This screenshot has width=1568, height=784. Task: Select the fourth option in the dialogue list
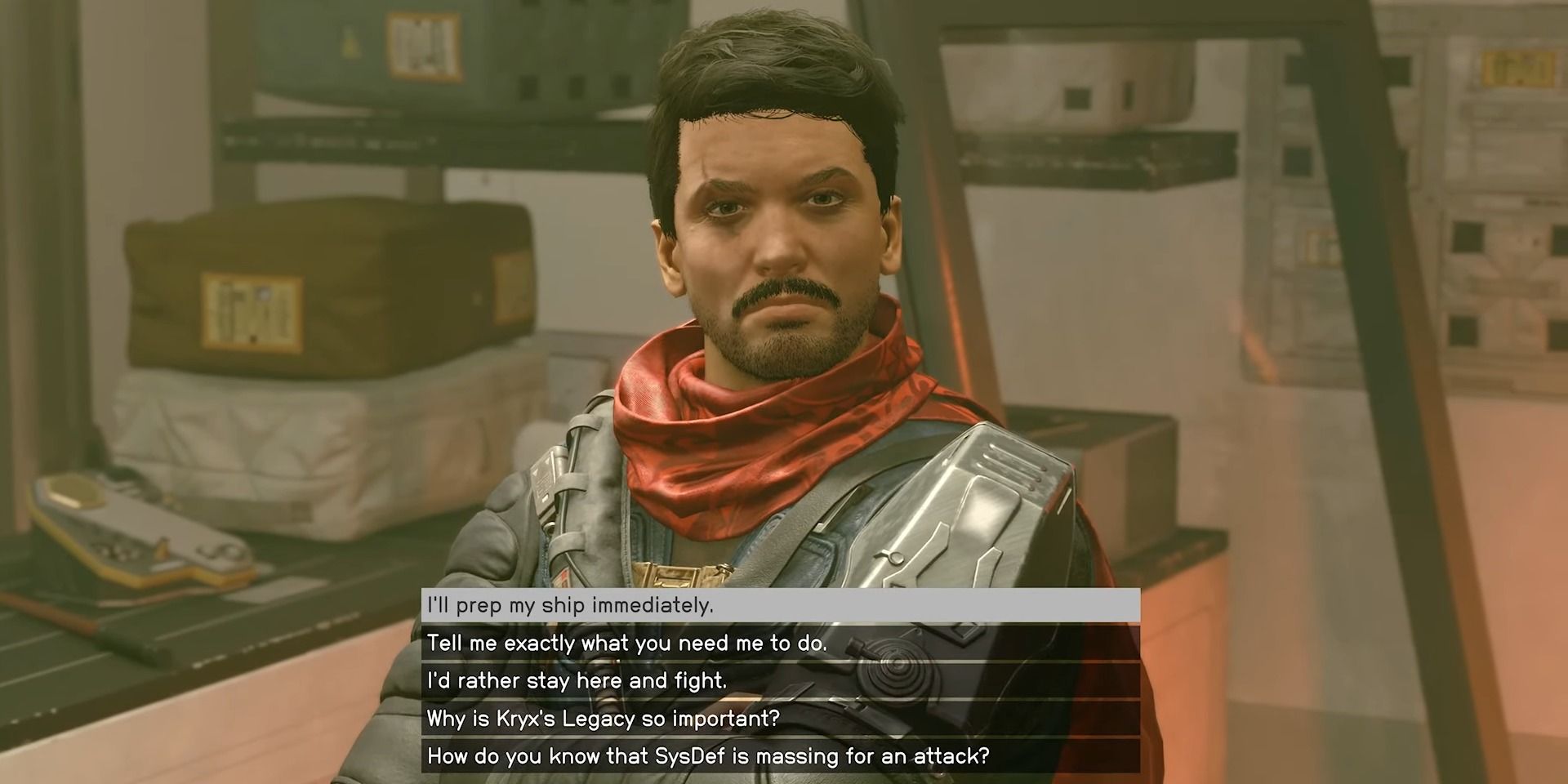[x=776, y=719]
